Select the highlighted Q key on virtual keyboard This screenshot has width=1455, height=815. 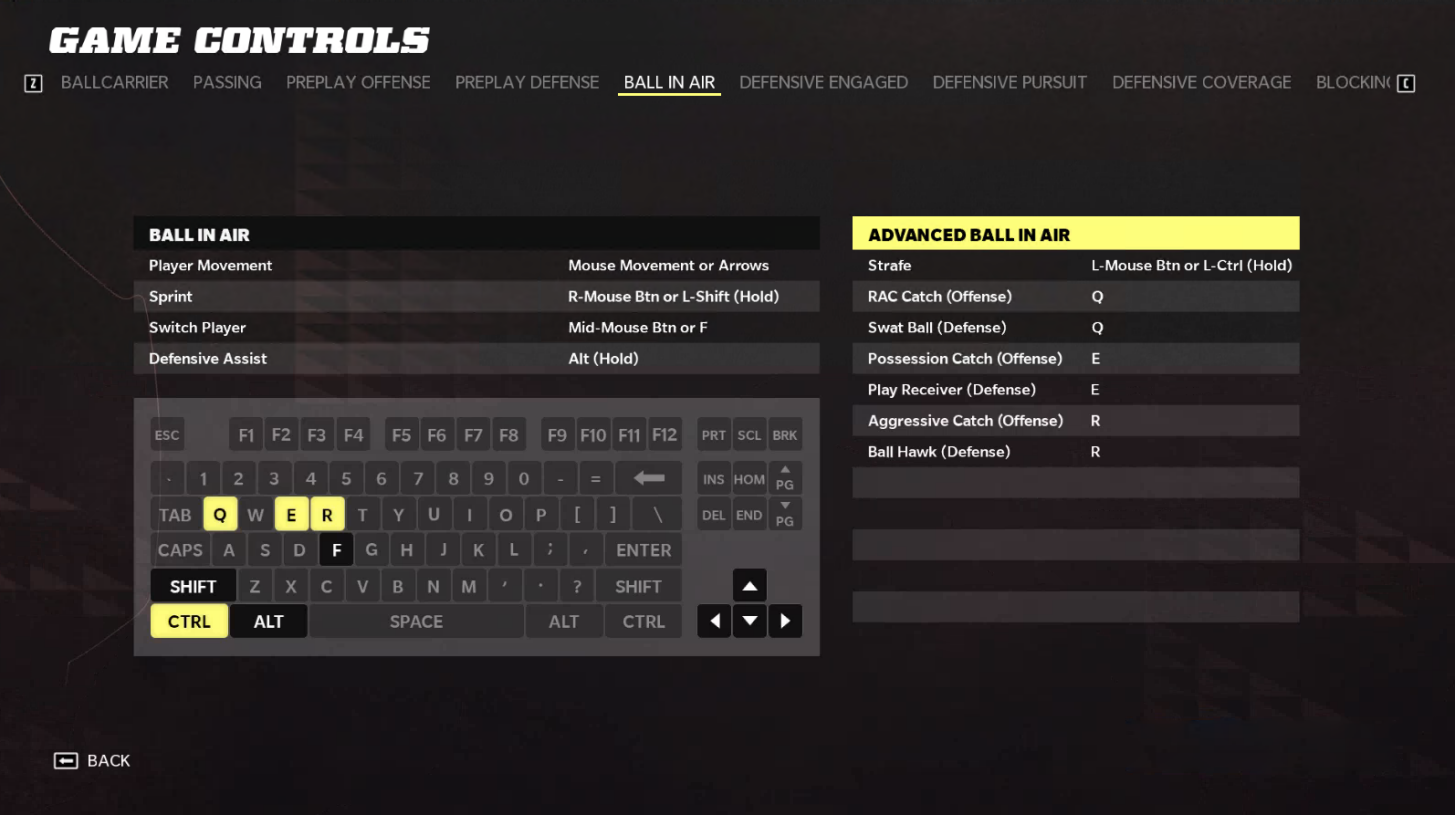coord(219,513)
